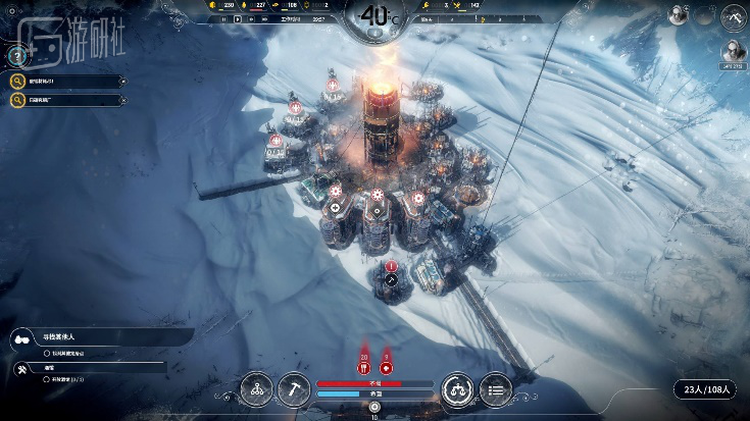This screenshot has width=750, height=421.
Task: Click the temperature gauge dial
Action: (375, 17)
